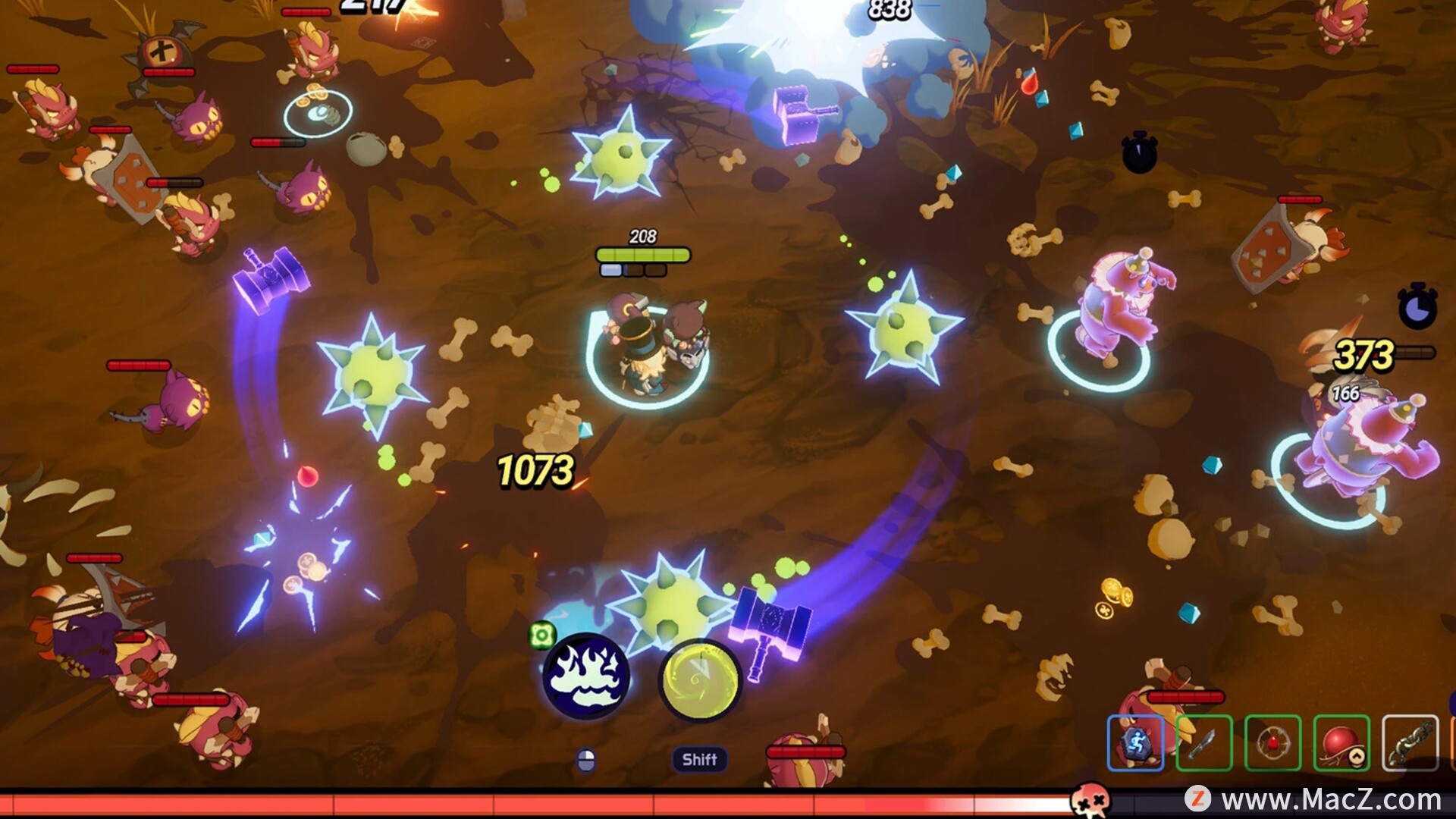Image resolution: width=1456 pixels, height=819 pixels.
Task: Inspect the small green buff icon
Action: (542, 635)
